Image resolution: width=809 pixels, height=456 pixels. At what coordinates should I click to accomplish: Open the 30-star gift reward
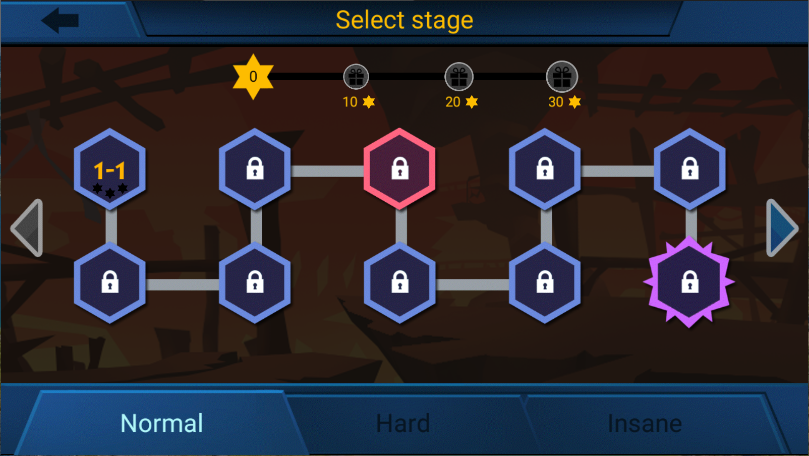[561, 77]
